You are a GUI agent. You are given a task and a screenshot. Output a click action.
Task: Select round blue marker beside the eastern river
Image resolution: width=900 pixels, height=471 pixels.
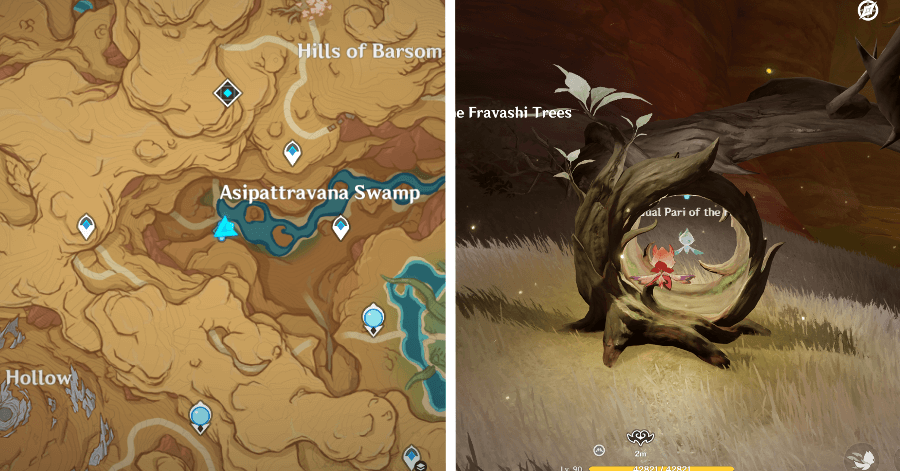tap(373, 320)
